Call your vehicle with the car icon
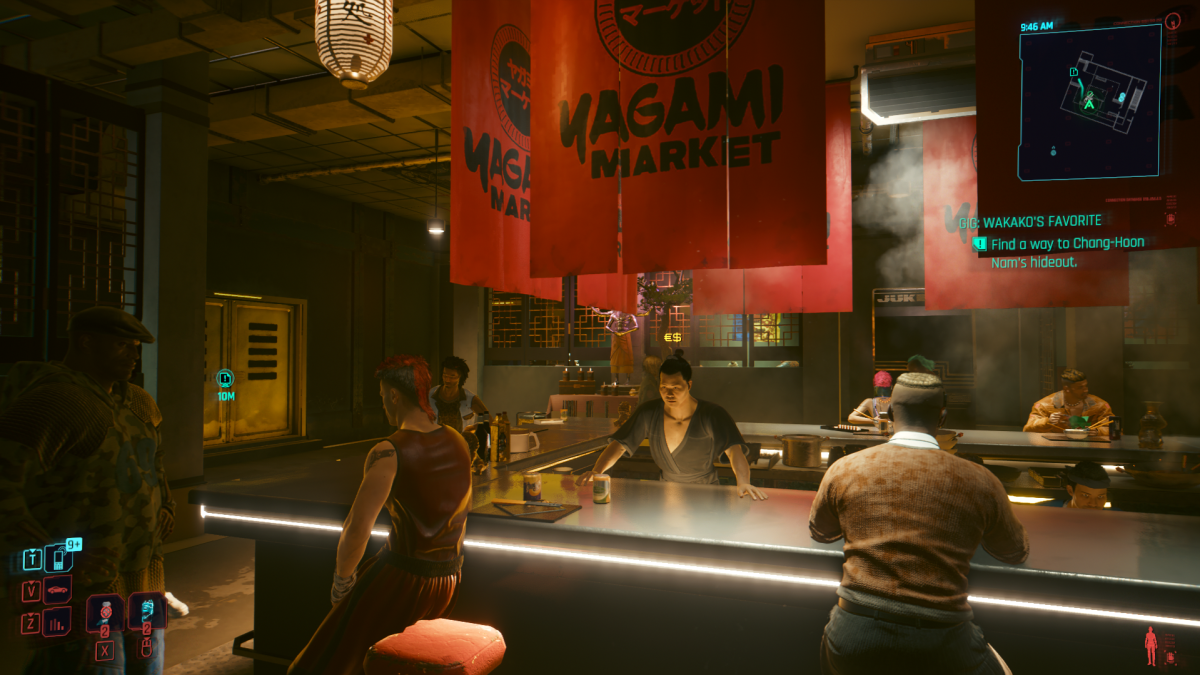 point(58,591)
